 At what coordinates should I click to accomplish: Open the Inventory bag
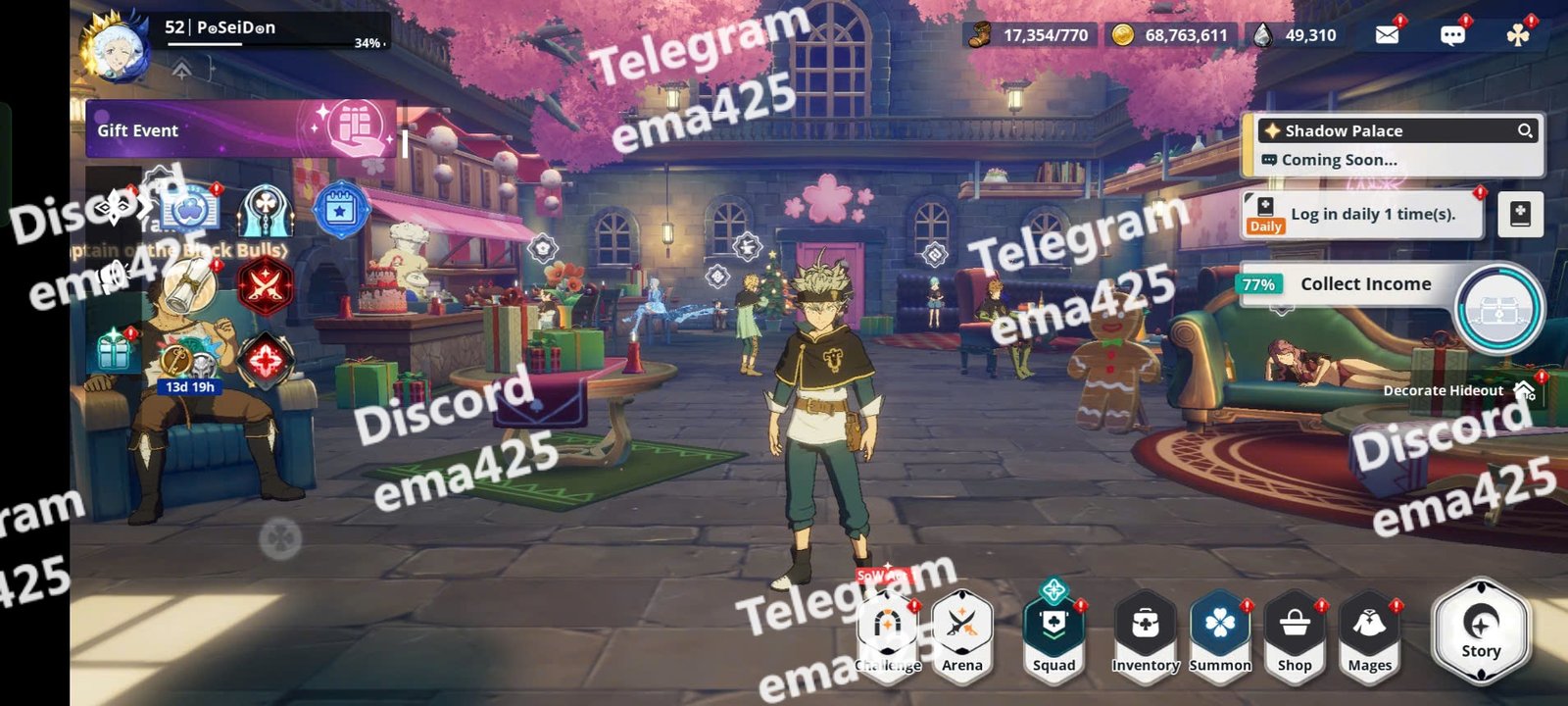[x=1145, y=632]
